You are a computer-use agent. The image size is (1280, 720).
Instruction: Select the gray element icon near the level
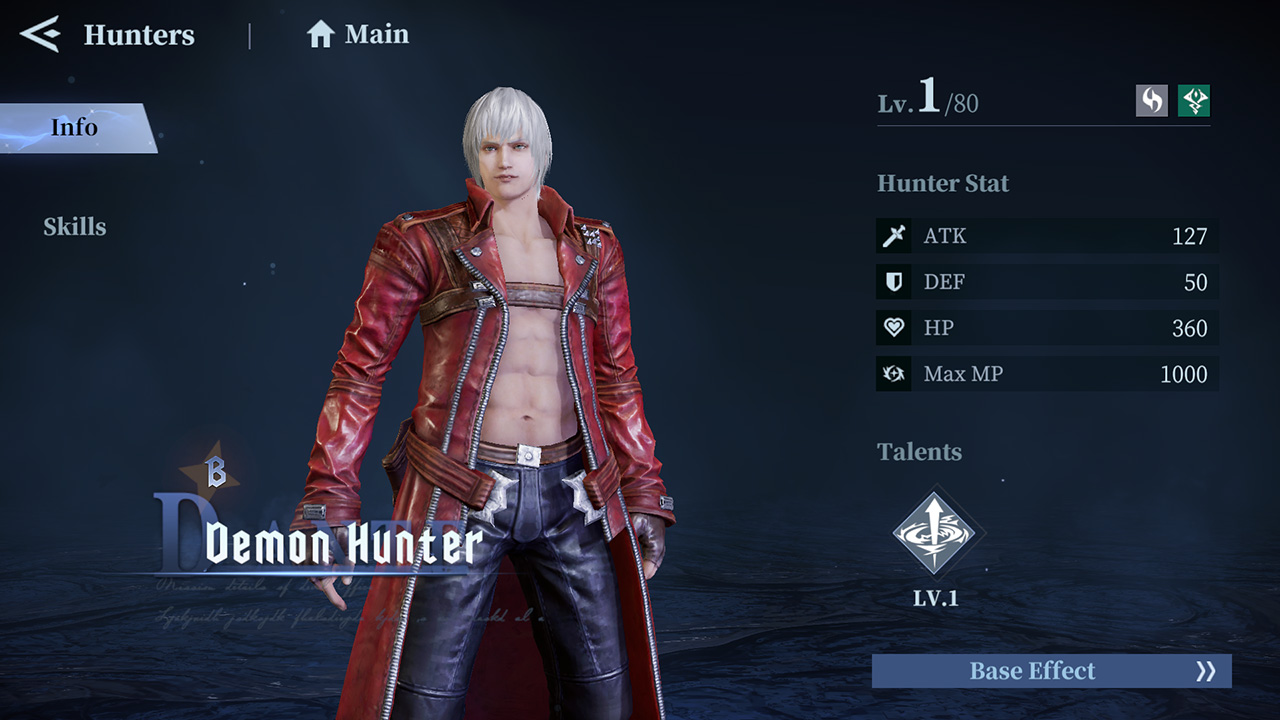(x=1150, y=101)
